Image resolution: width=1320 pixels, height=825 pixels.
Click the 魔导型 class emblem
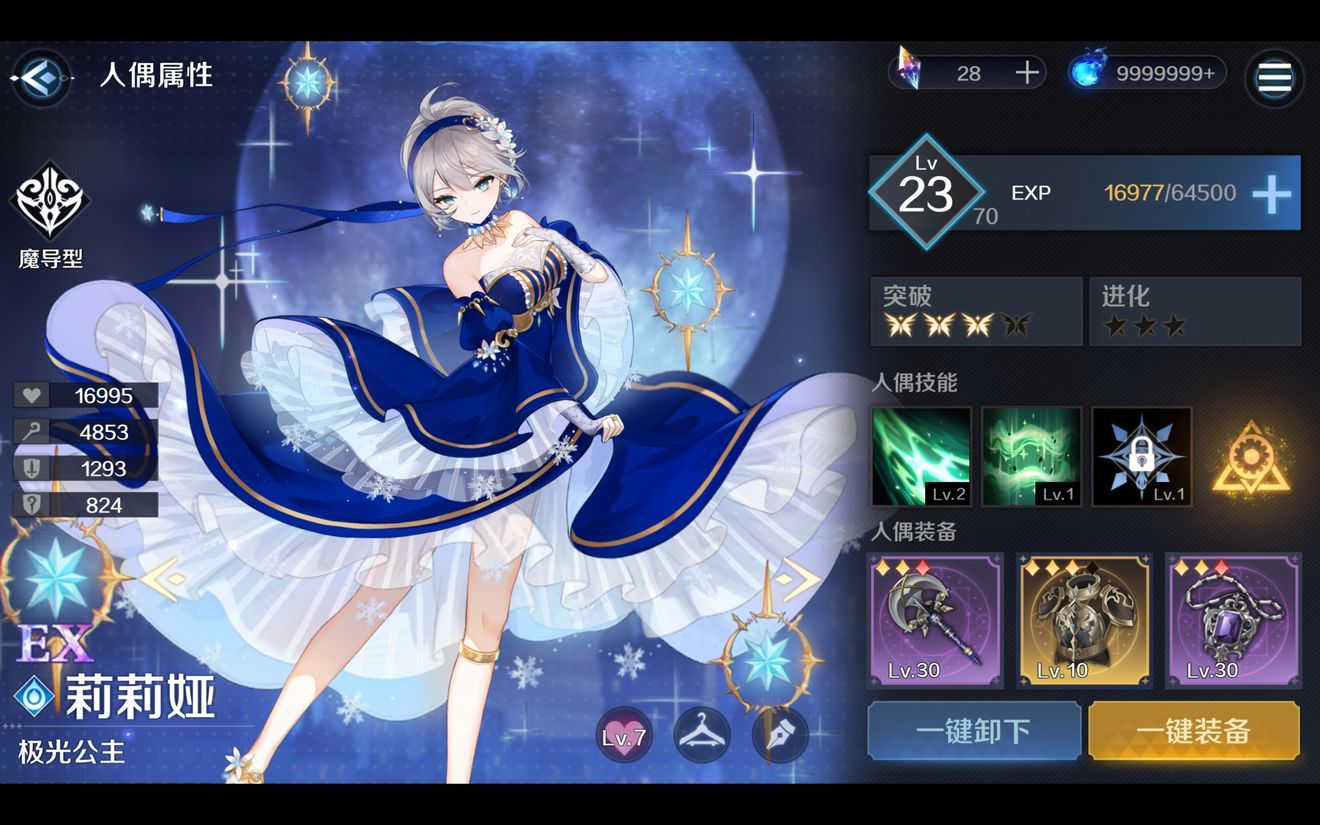click(x=52, y=200)
